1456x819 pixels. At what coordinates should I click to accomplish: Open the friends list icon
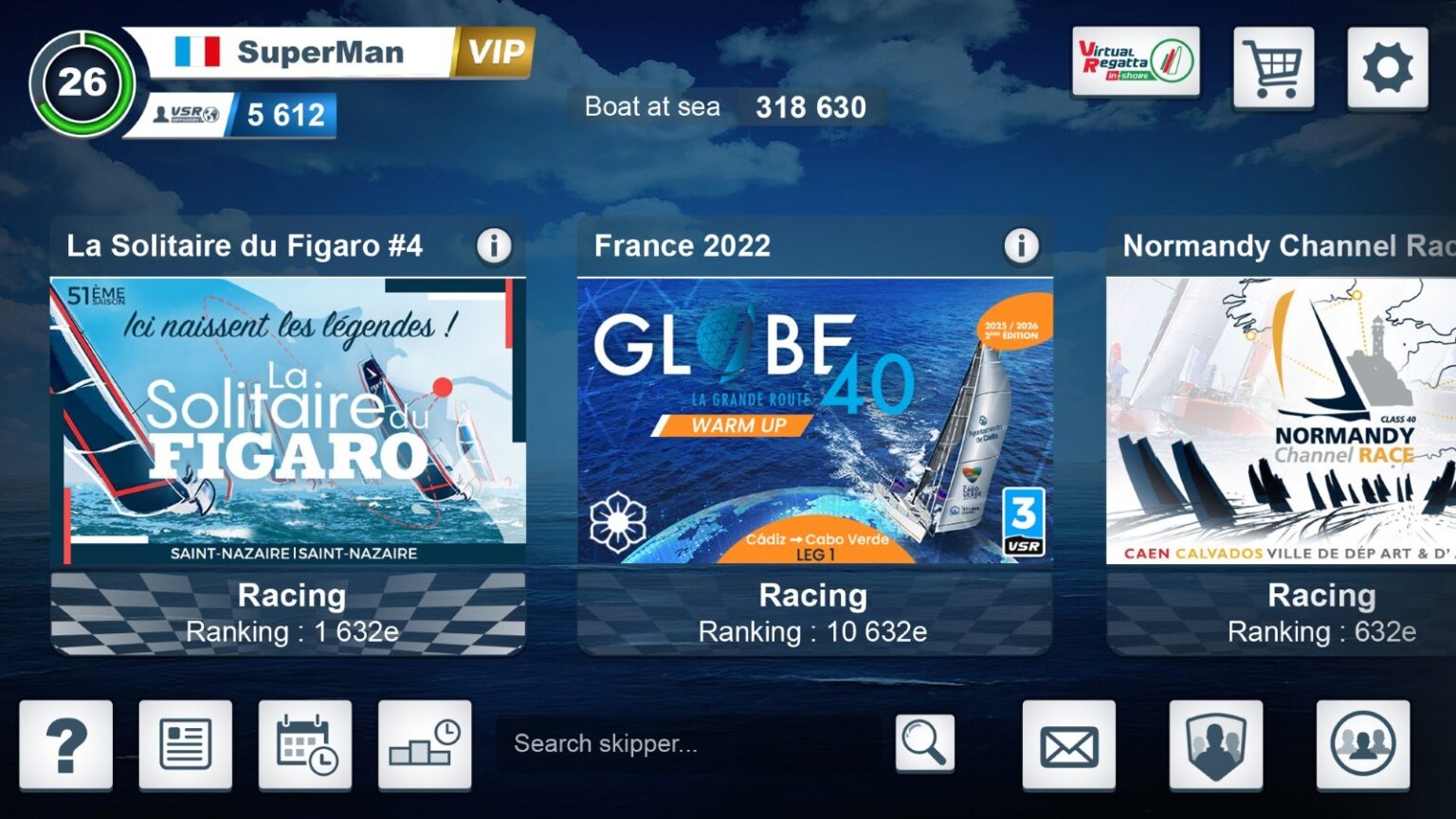(x=1360, y=745)
